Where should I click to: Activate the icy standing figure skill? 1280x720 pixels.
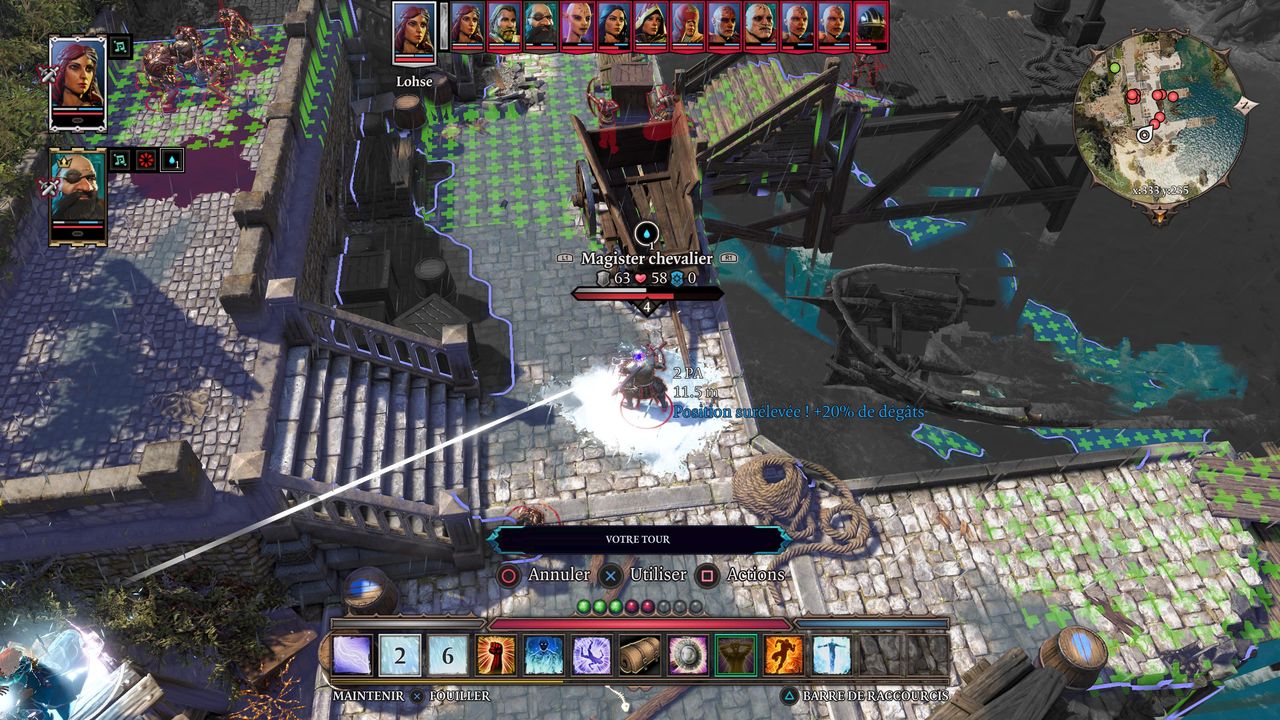pyautogui.click(x=832, y=656)
